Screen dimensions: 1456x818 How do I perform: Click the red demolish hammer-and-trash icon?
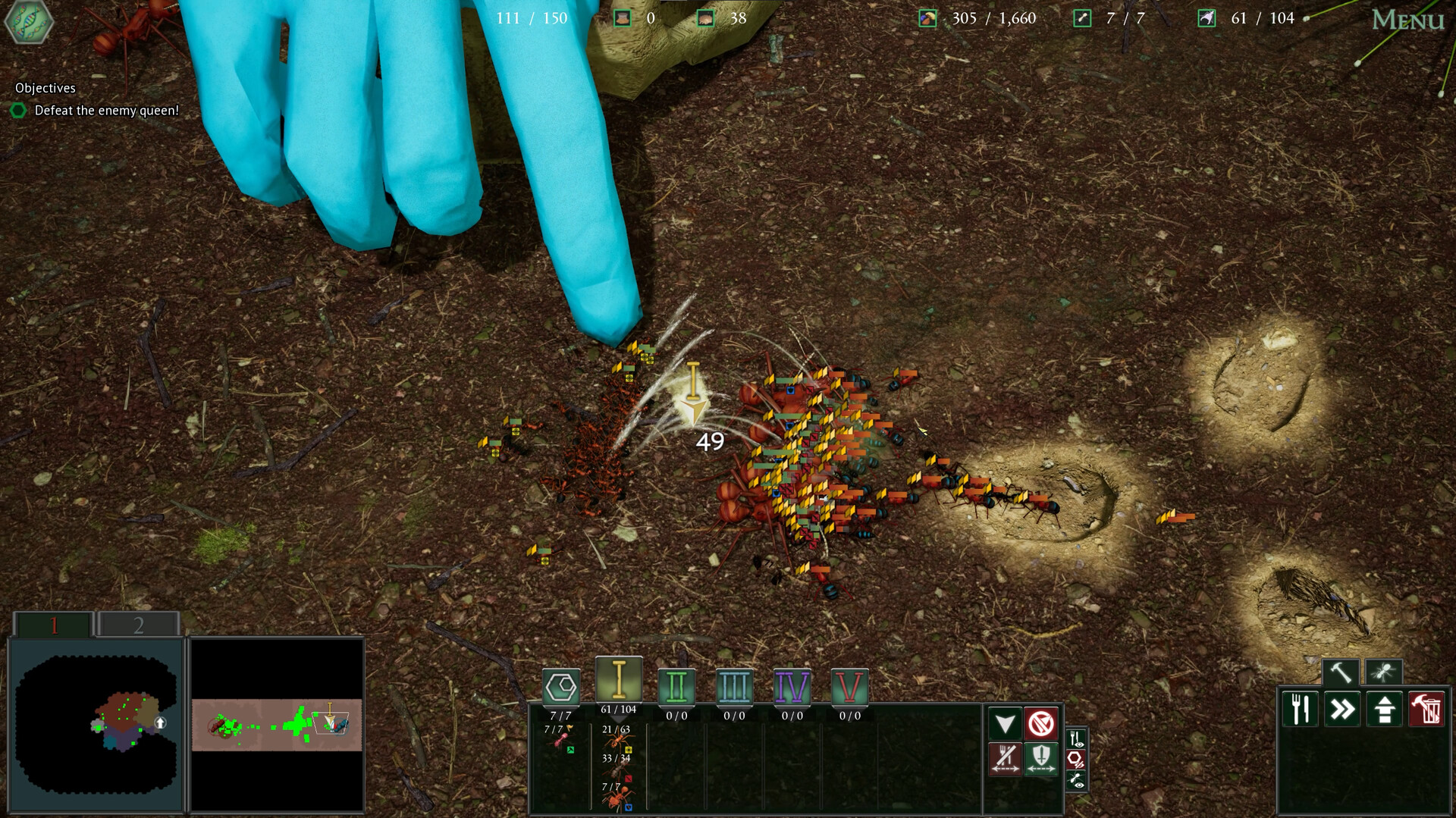1426,708
